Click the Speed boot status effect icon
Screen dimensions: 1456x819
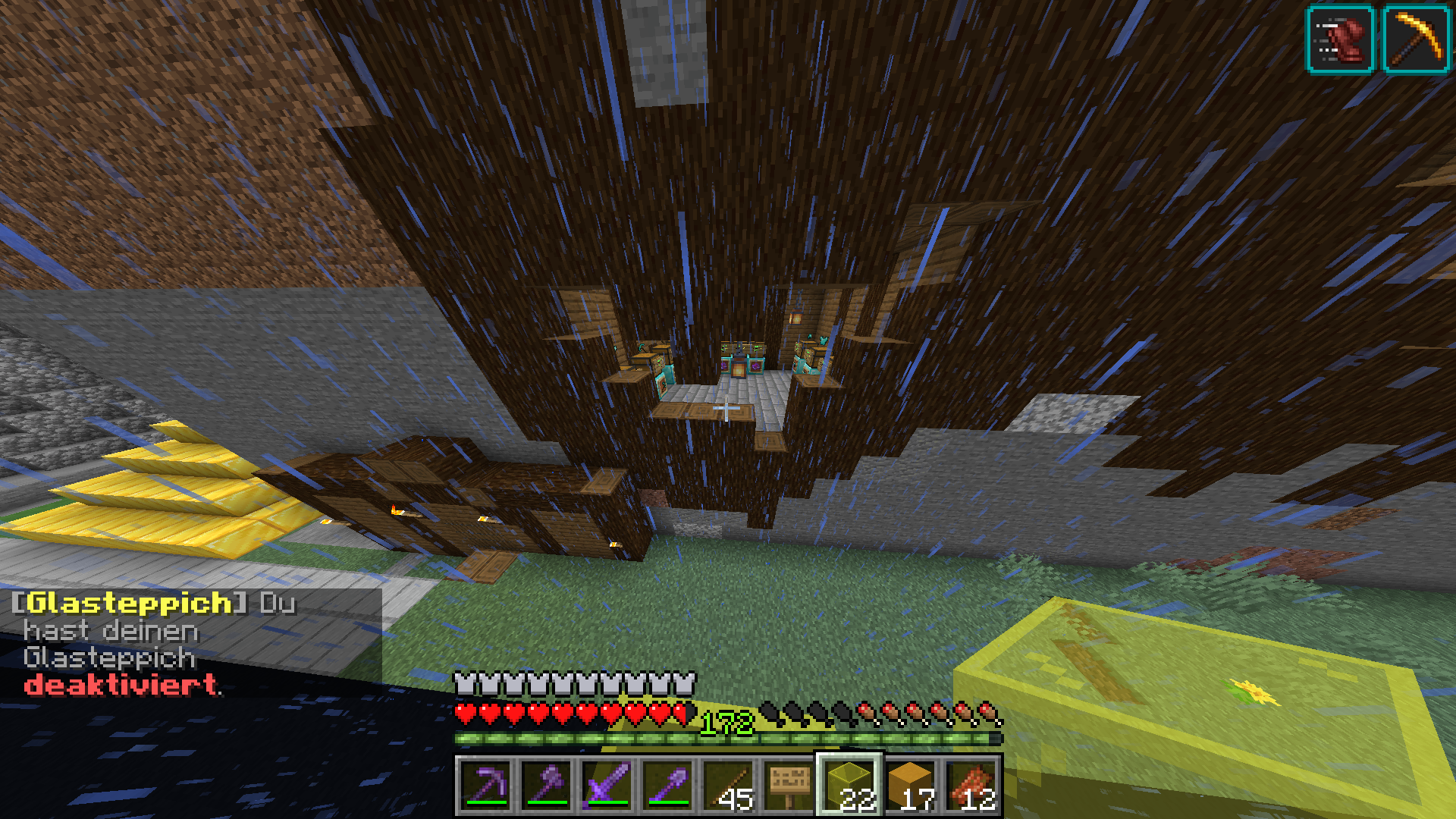point(1341,39)
